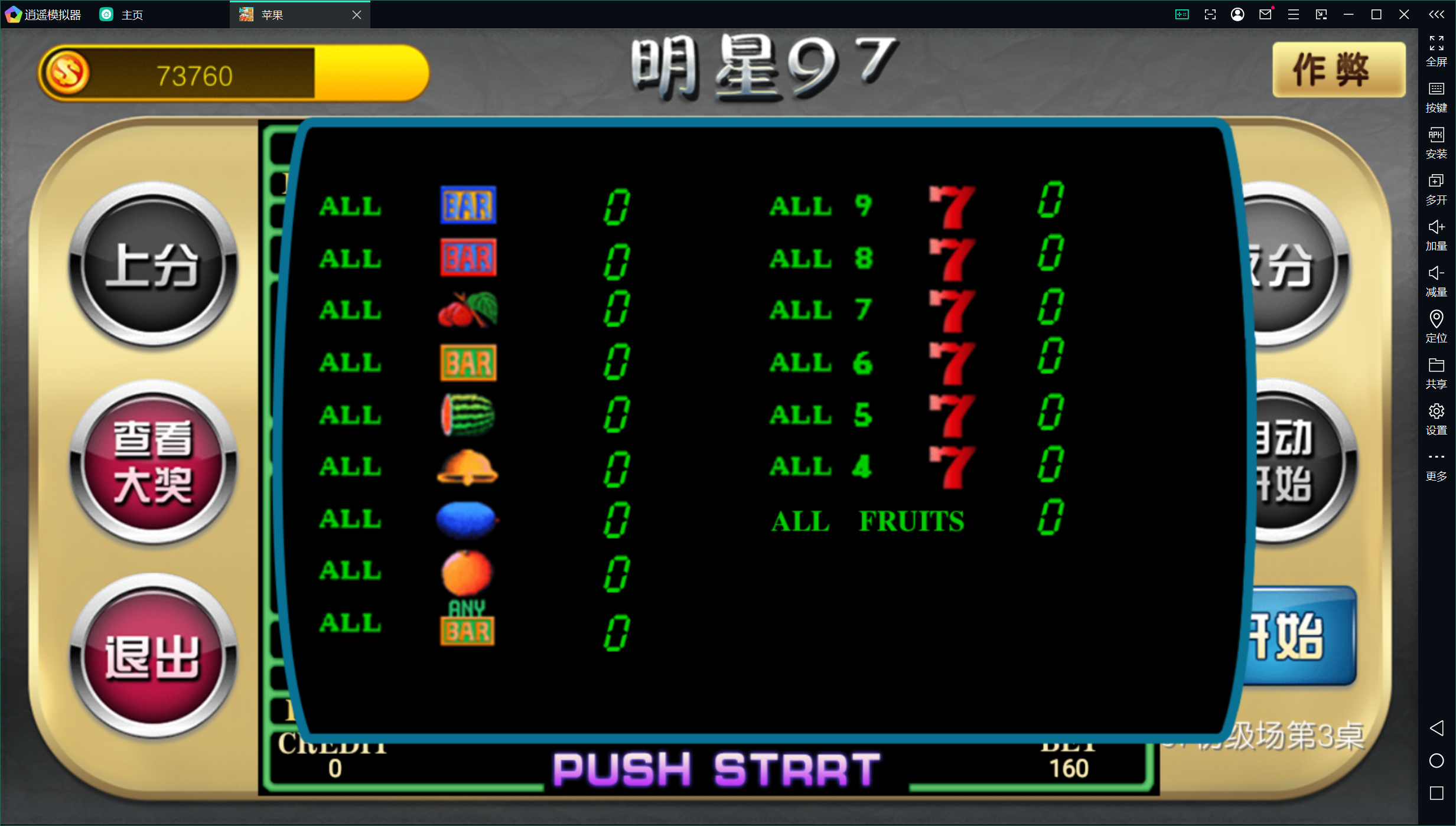Exit the game with 退出
Screen dimensions: 1456x826
(x=153, y=657)
